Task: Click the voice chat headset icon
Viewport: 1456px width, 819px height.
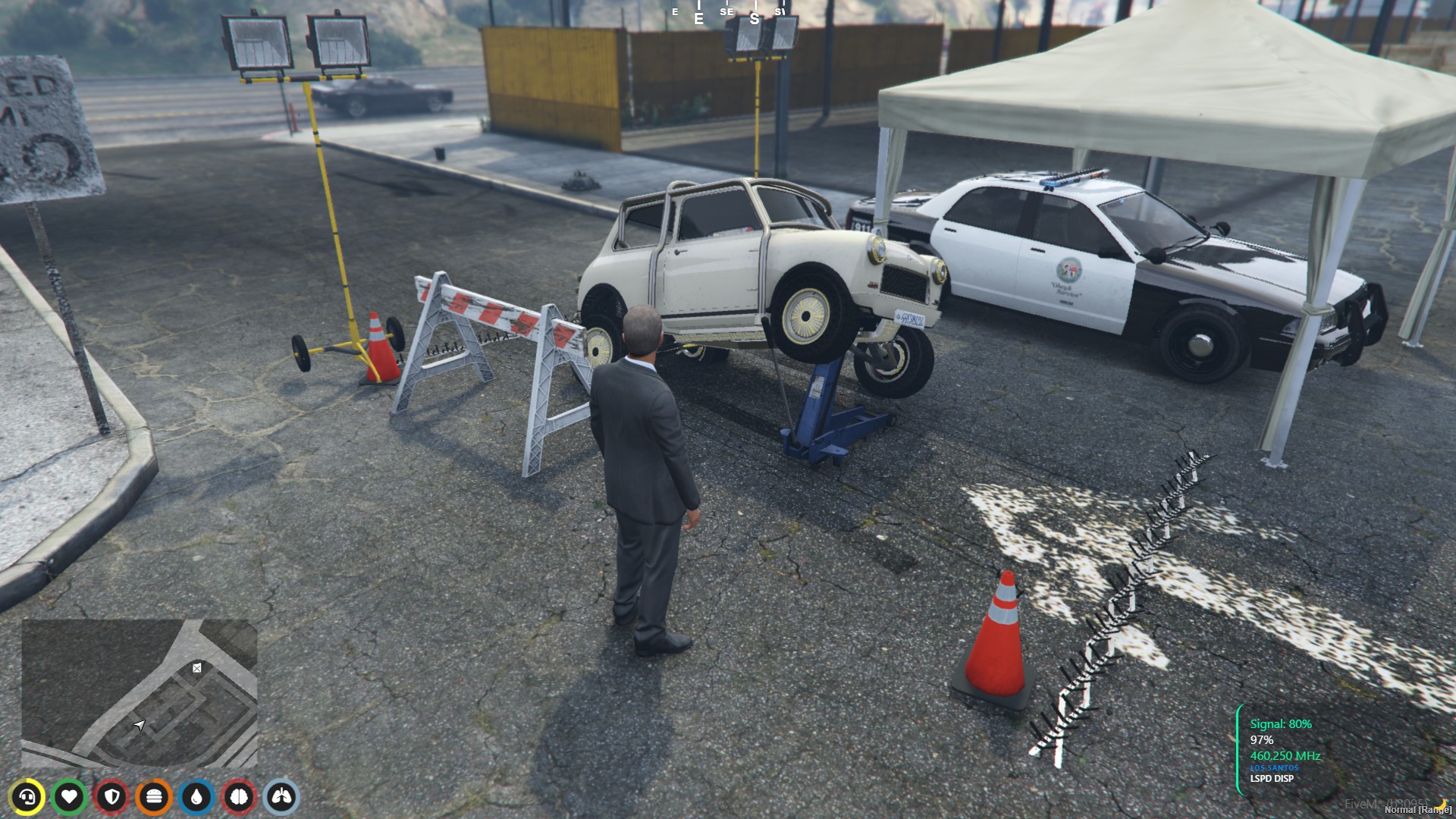Action: pyautogui.click(x=29, y=796)
